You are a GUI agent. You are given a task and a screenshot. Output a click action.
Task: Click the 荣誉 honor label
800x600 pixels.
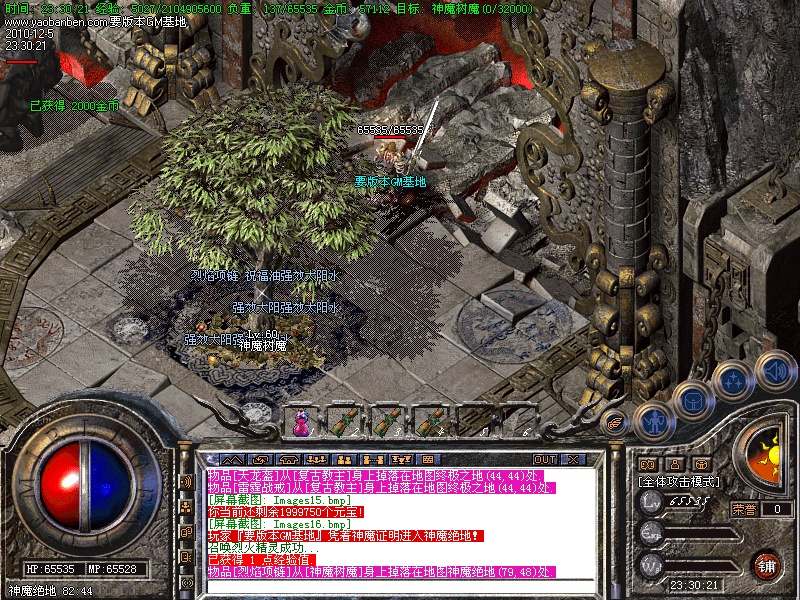[x=743, y=509]
